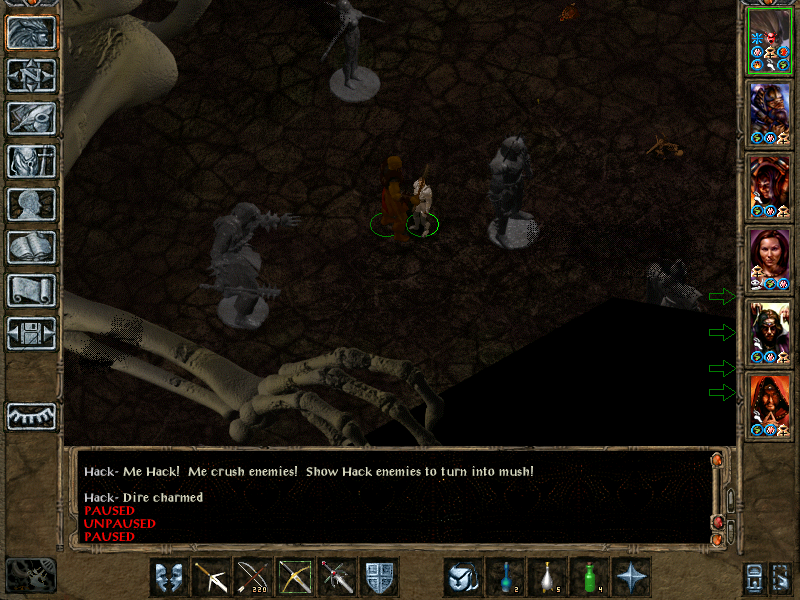This screenshot has width=800, height=600.
Task: Equip the crossbow quick weapon slot
Action: pyautogui.click(x=211, y=577)
